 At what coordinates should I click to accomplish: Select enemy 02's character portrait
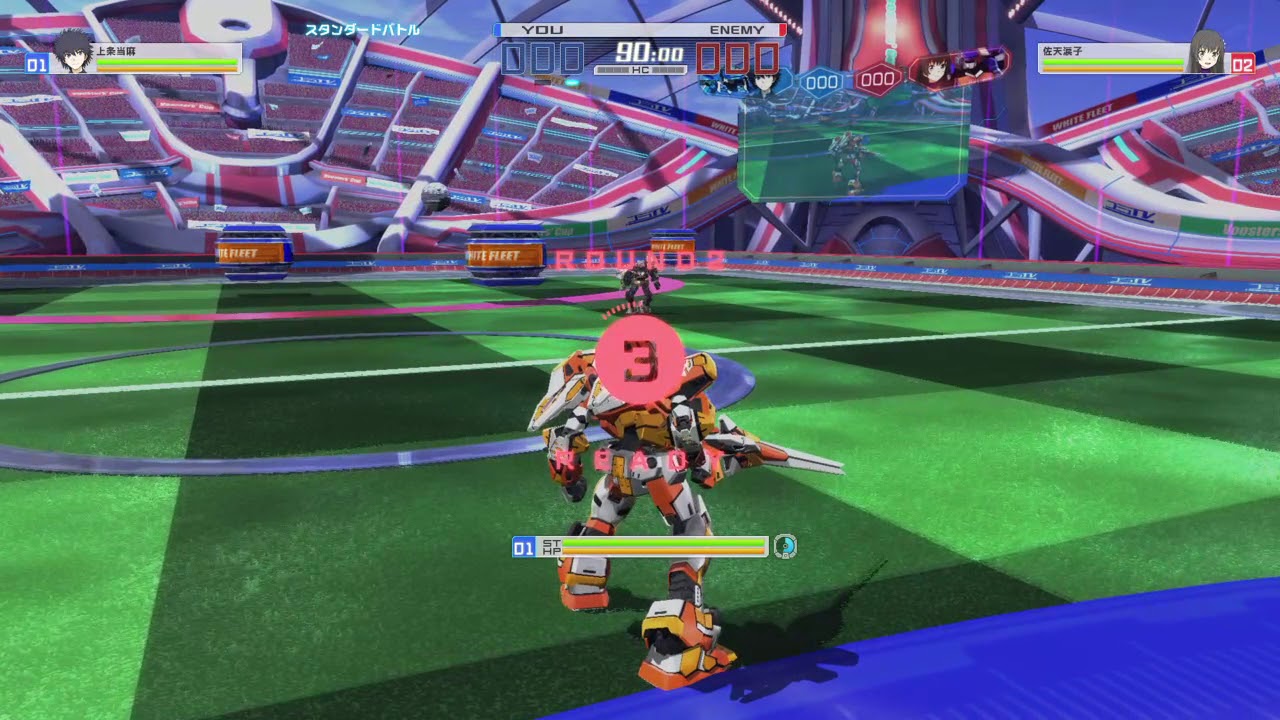point(1206,52)
